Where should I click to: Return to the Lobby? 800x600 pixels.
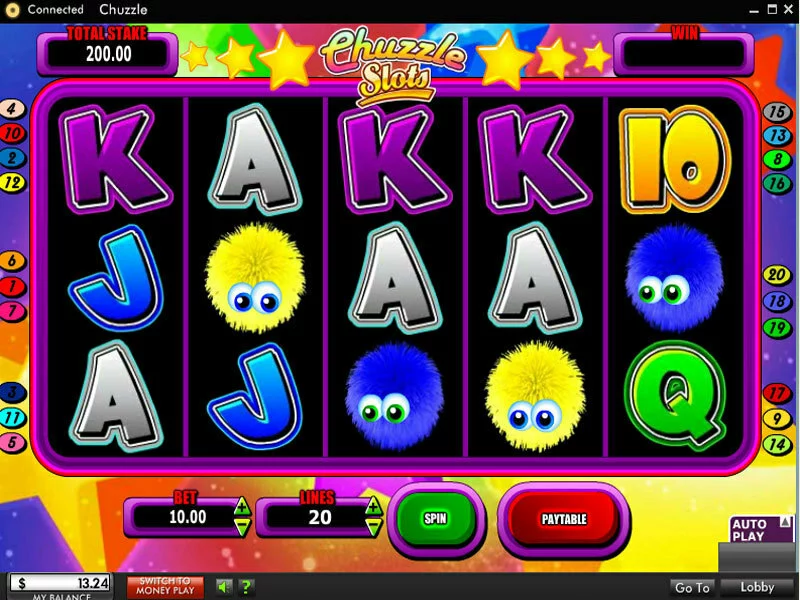[759, 587]
